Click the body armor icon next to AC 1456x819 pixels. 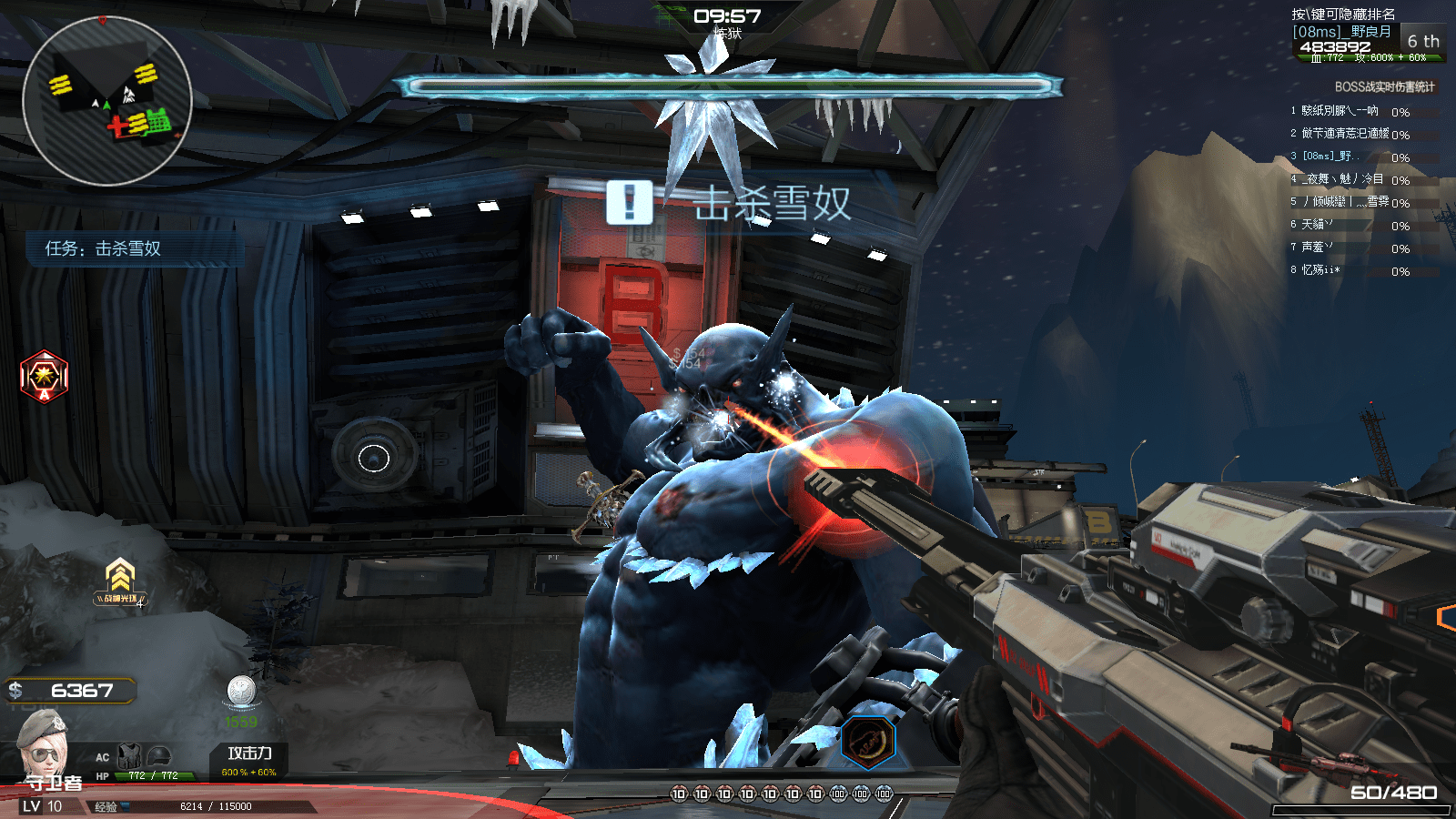pos(129,755)
